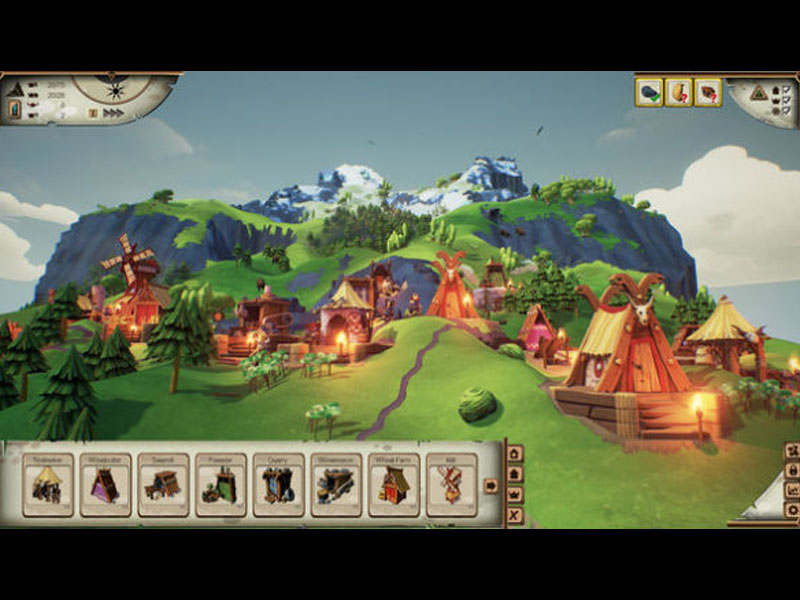
Task: Select the Forester building card
Action: pos(221,485)
